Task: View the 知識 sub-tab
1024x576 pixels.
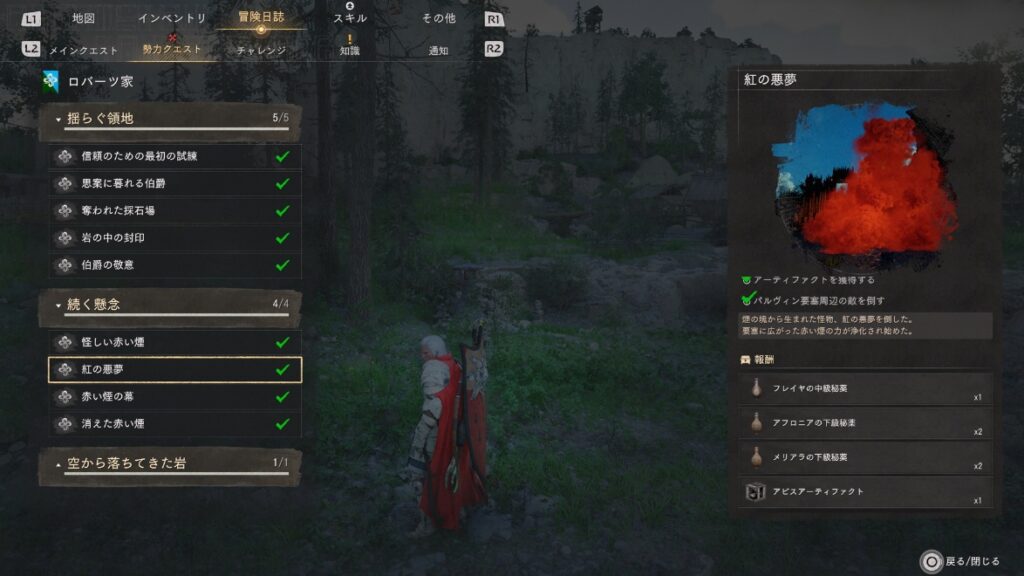Action: click(350, 49)
